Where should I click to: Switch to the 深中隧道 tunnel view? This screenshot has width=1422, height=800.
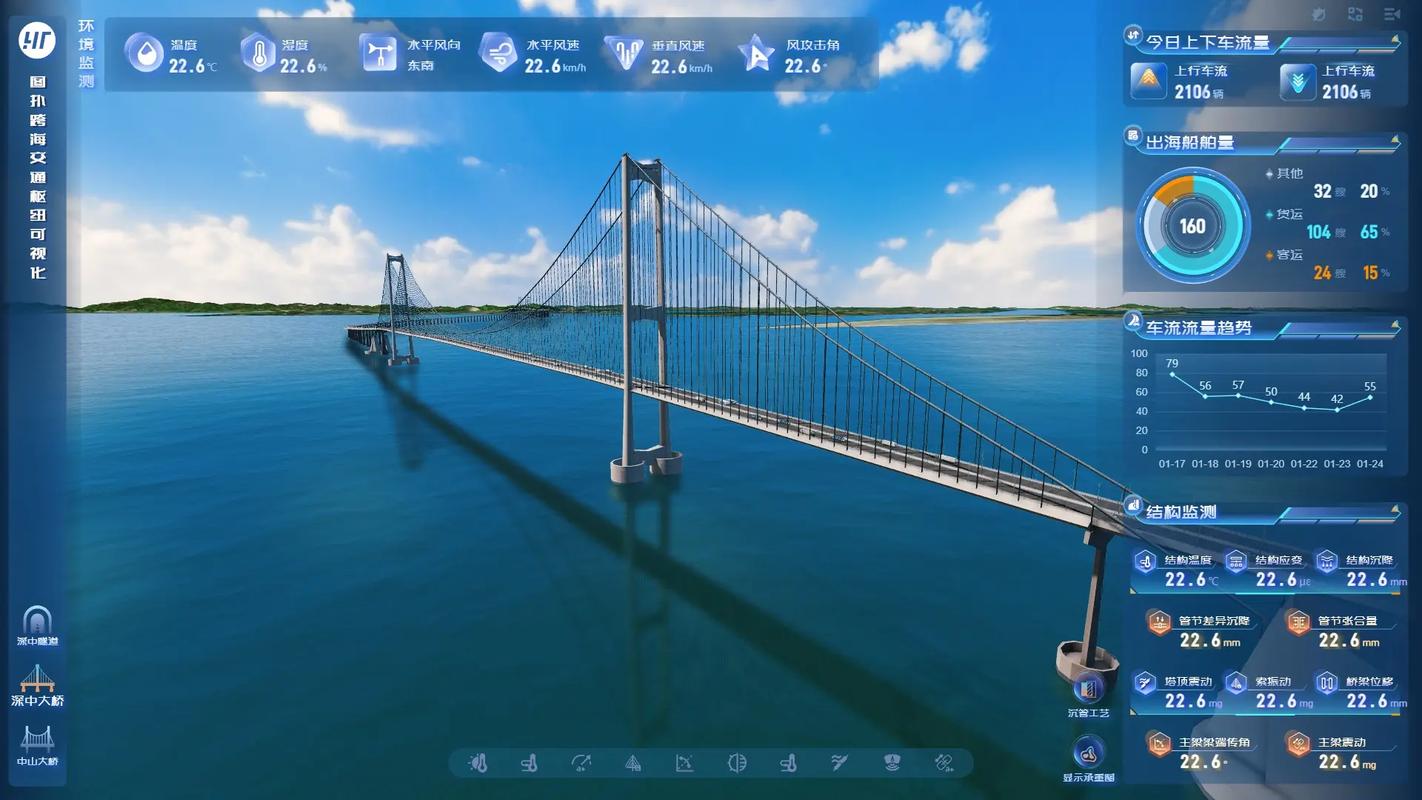point(38,624)
